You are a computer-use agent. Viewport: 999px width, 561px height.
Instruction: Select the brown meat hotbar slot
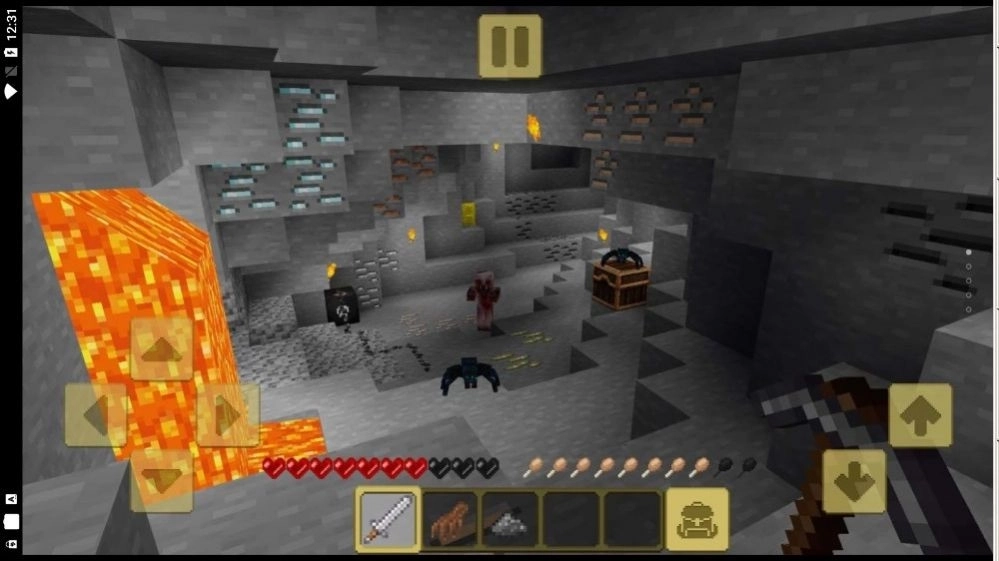click(x=449, y=519)
